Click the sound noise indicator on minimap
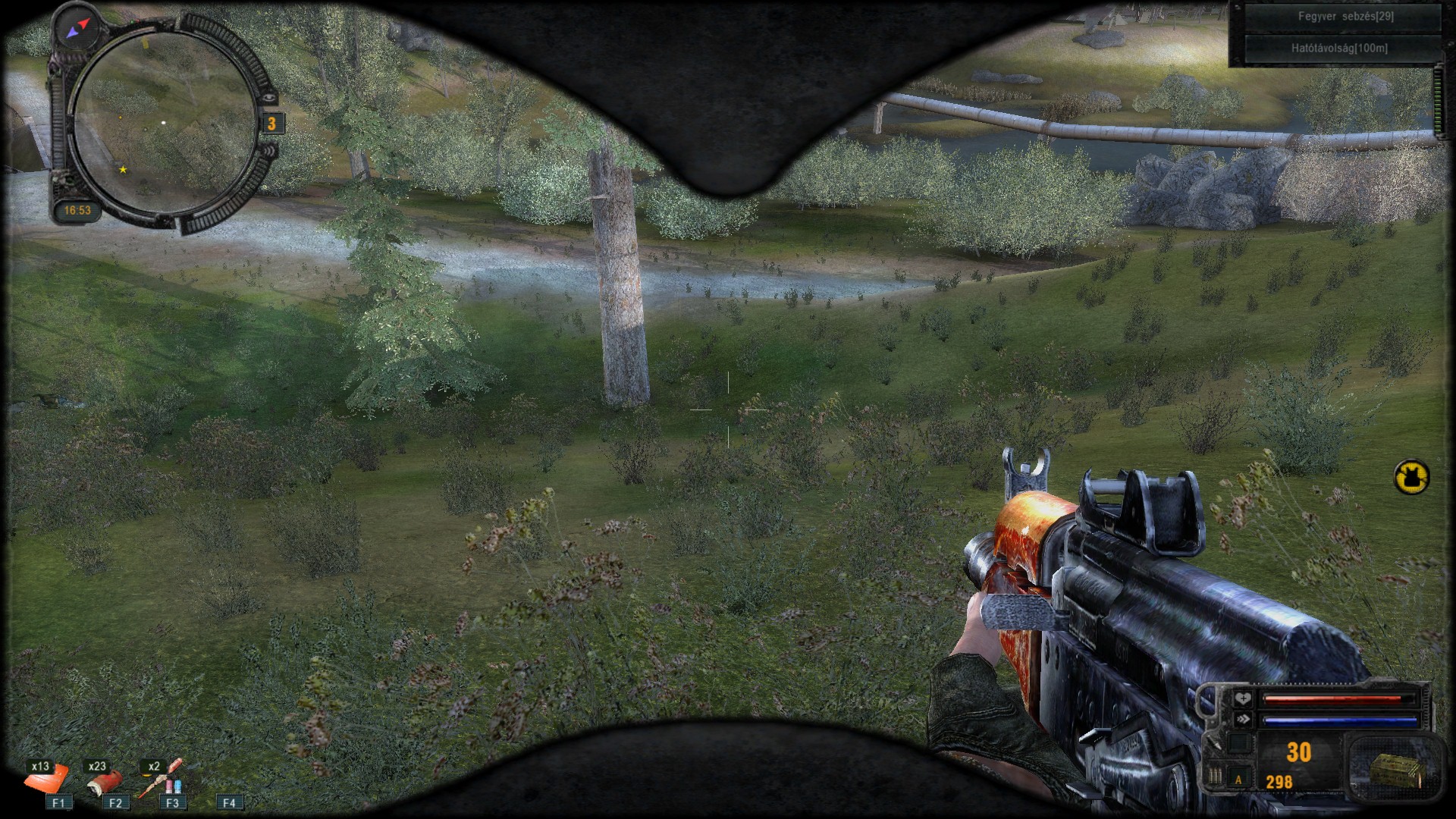 [271, 151]
